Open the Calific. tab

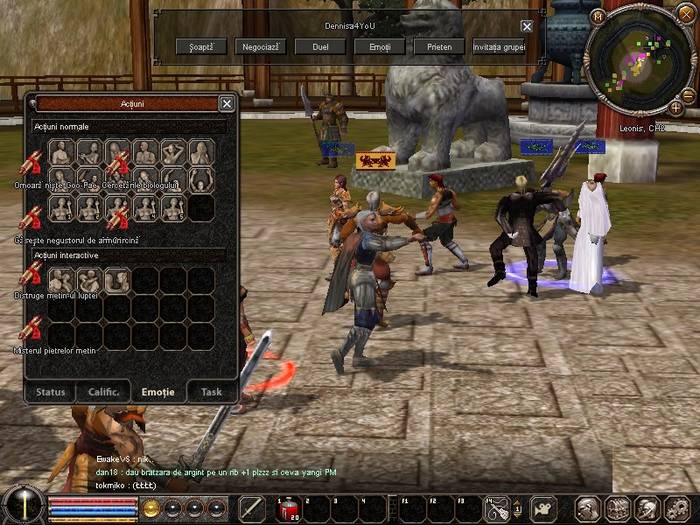pyautogui.click(x=104, y=392)
